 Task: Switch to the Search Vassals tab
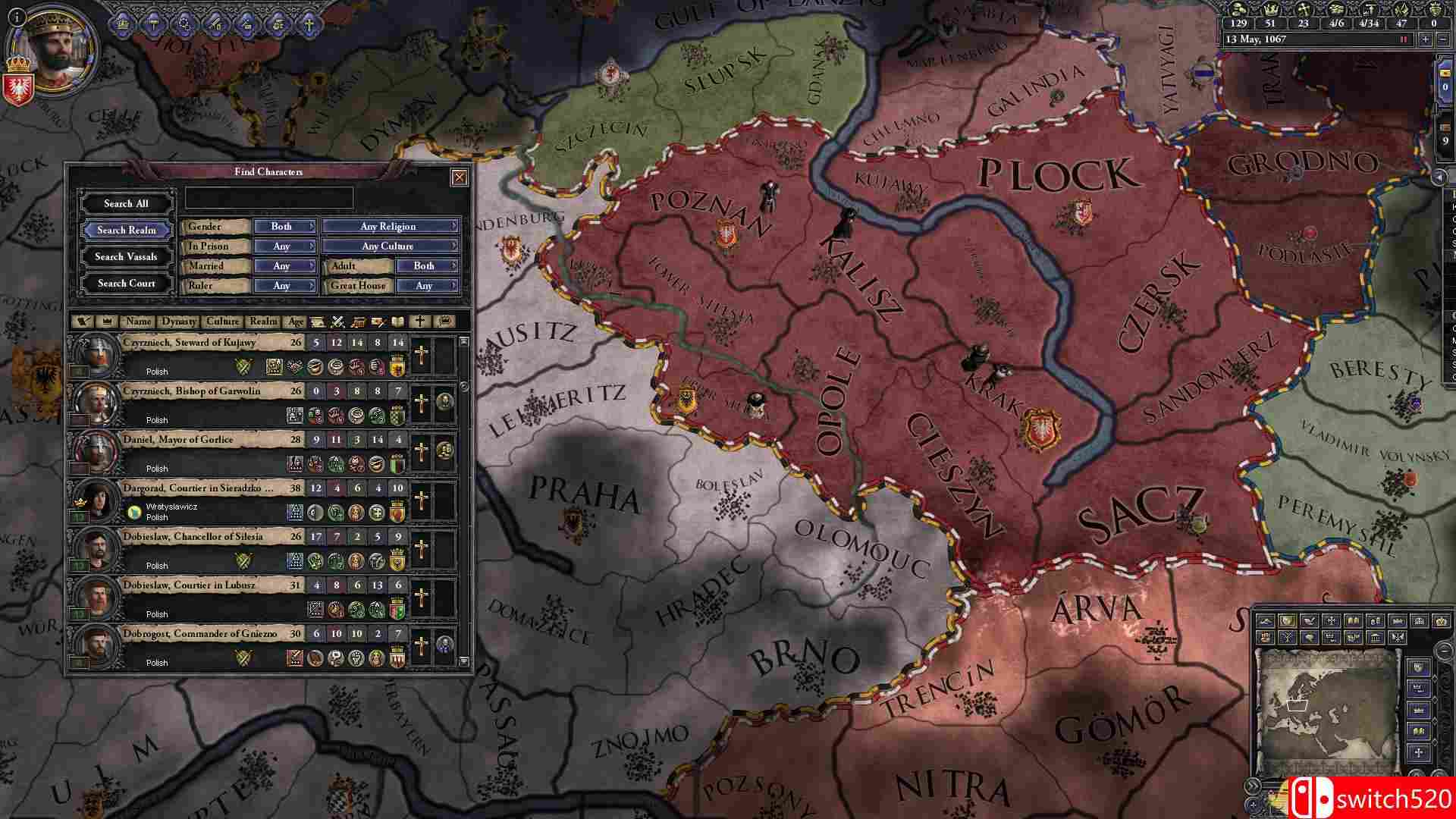(125, 256)
